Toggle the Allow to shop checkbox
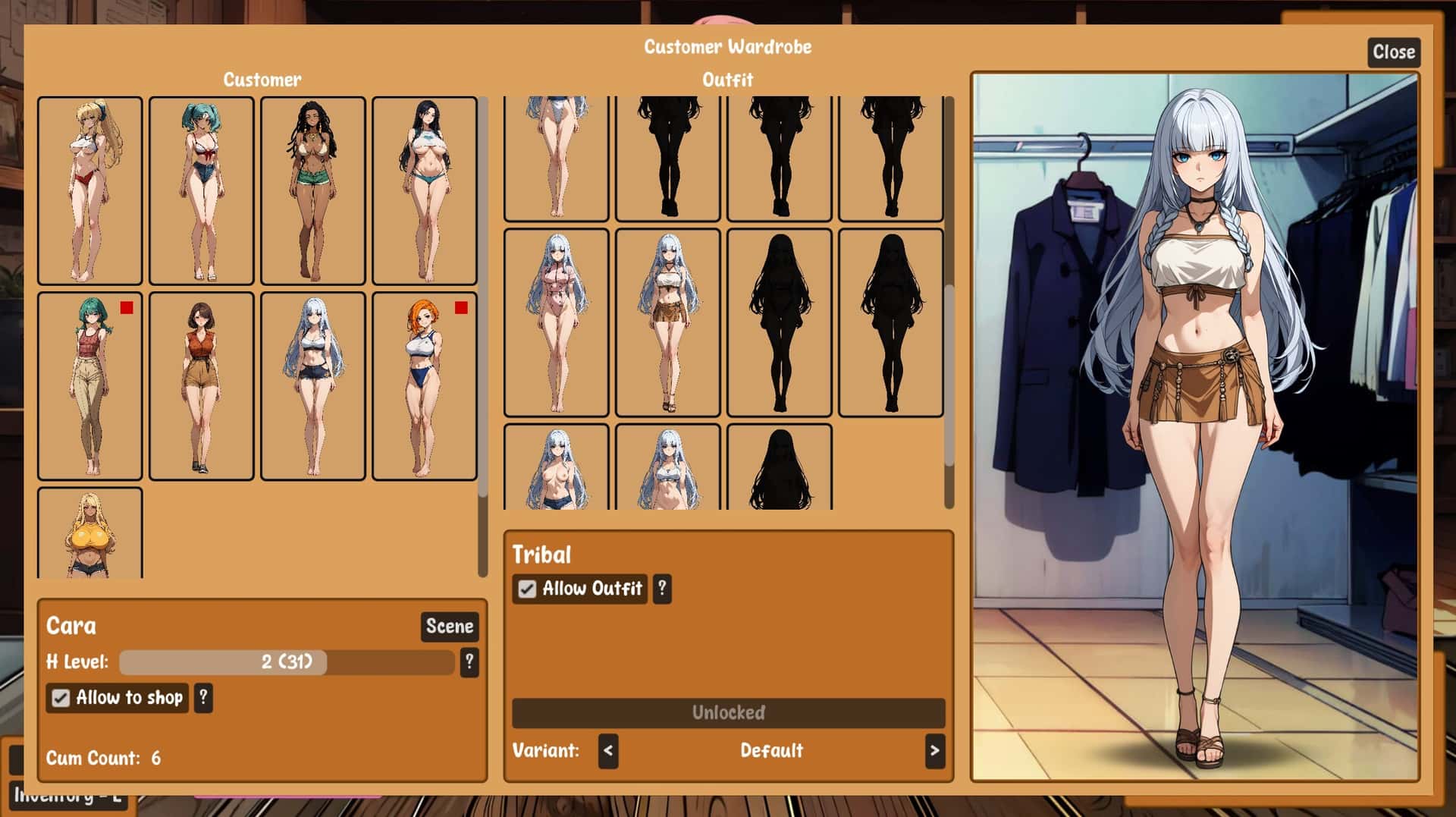The height and width of the screenshot is (817, 1456). point(61,697)
